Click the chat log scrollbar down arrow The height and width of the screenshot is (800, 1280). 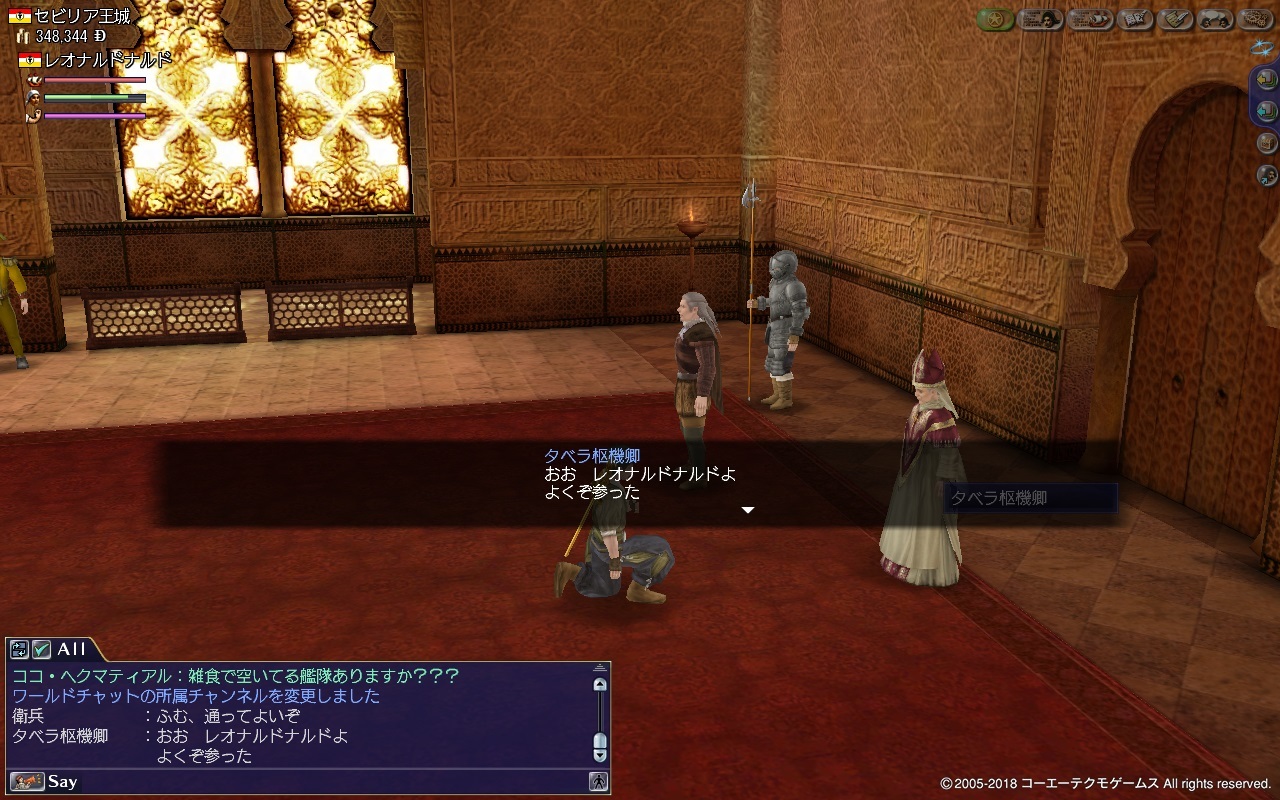tap(600, 756)
